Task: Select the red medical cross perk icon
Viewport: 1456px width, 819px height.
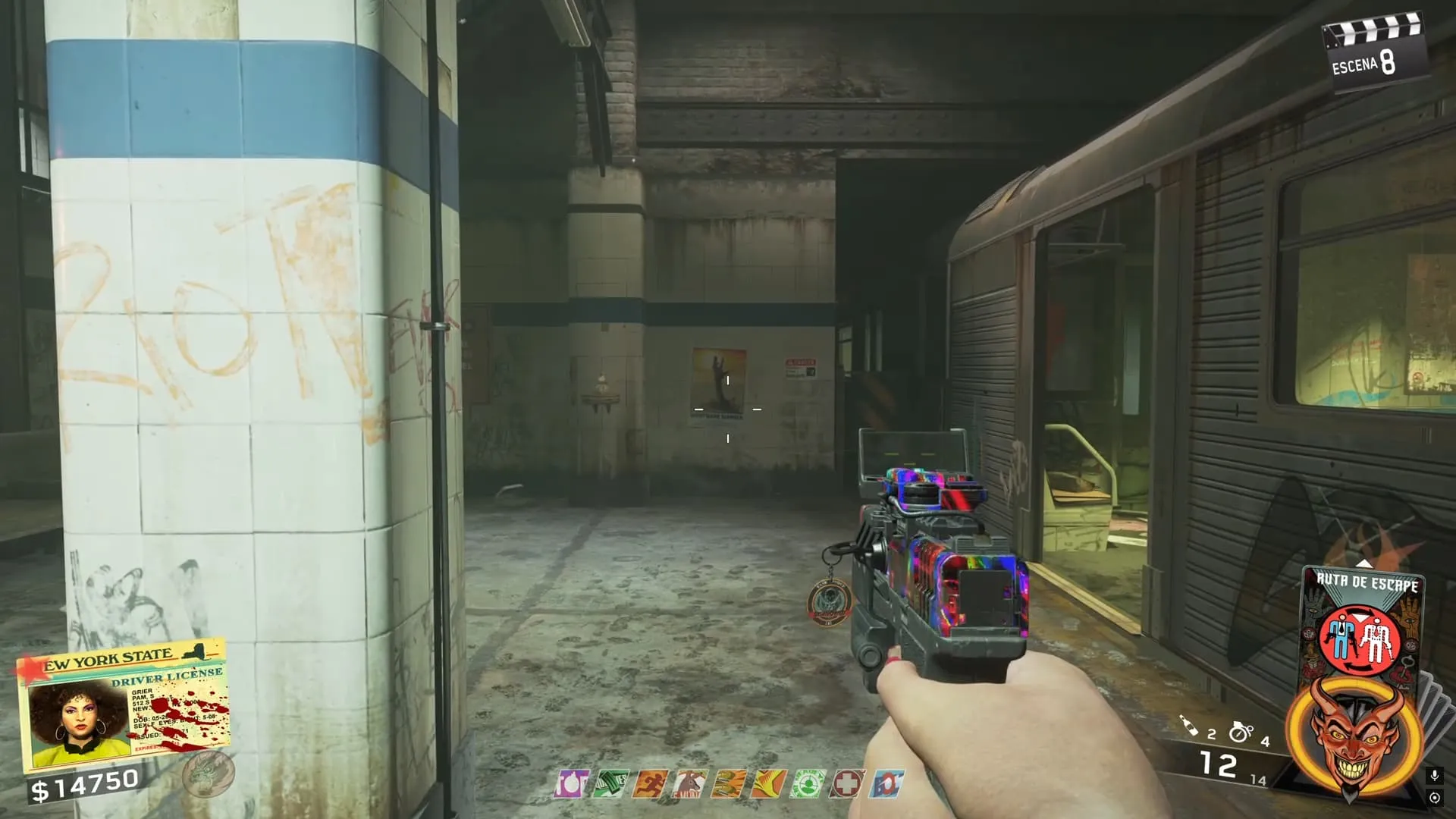Action: tap(846, 783)
